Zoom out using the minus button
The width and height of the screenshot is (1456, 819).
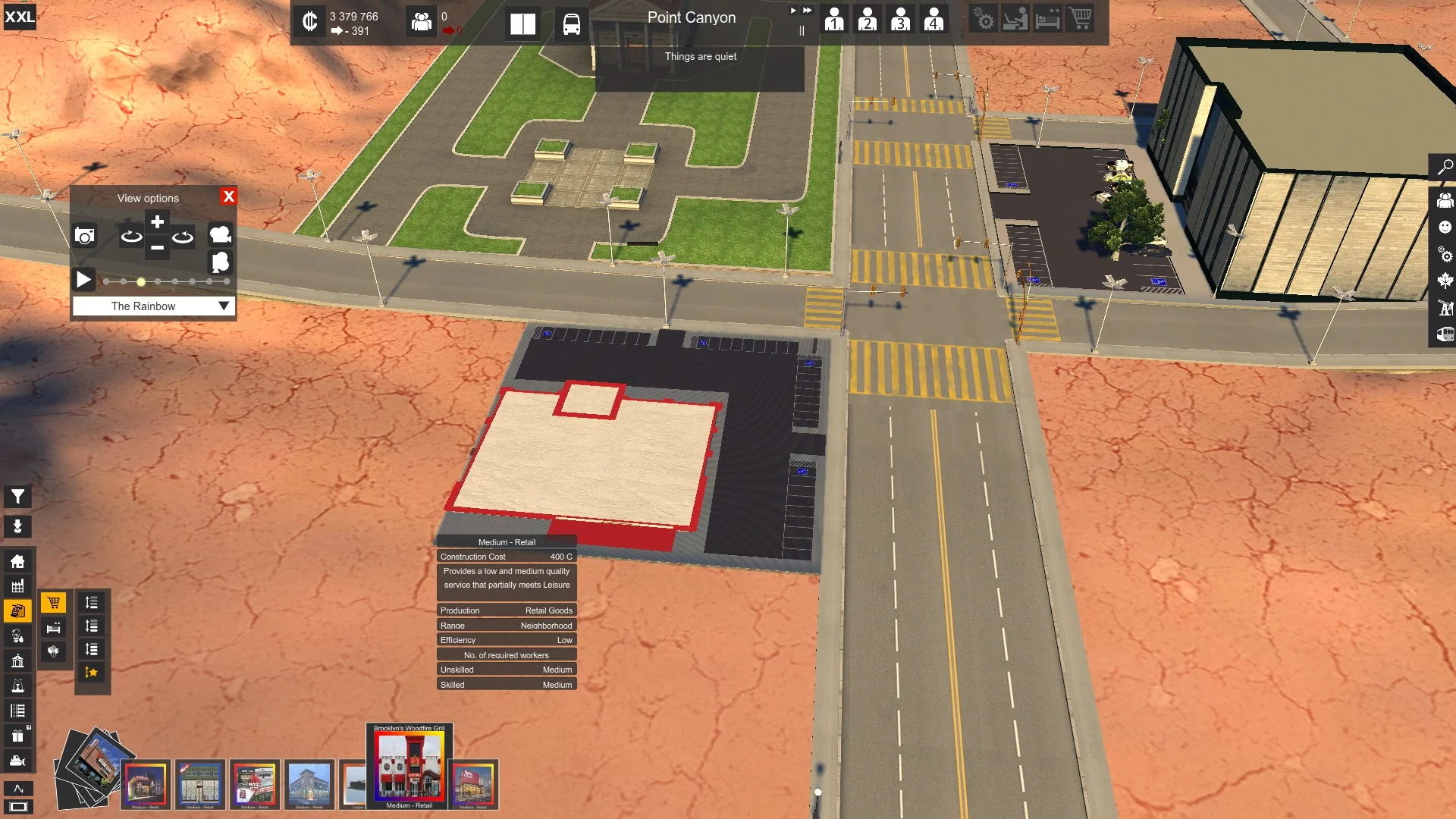[x=157, y=248]
